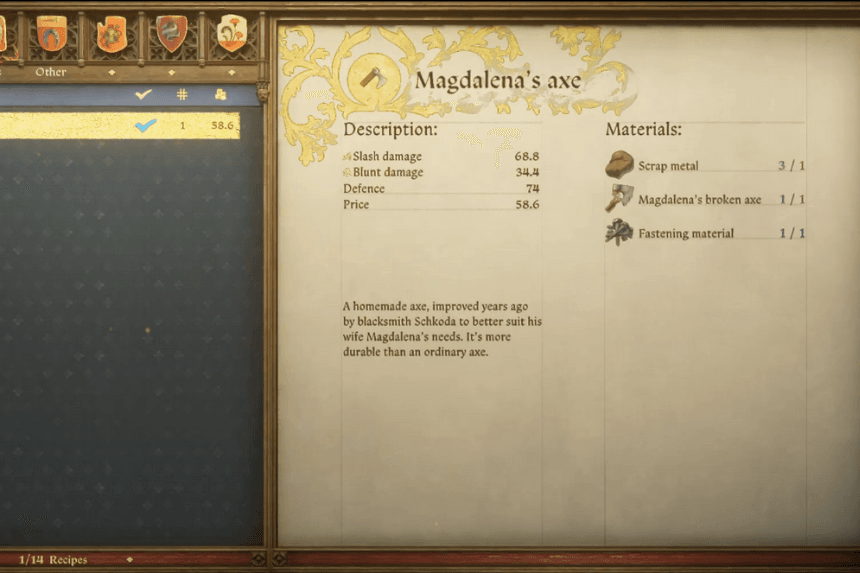Screen dimensions: 860x573
Task: Sort recipes by the quantity hash column
Action: coord(182,94)
